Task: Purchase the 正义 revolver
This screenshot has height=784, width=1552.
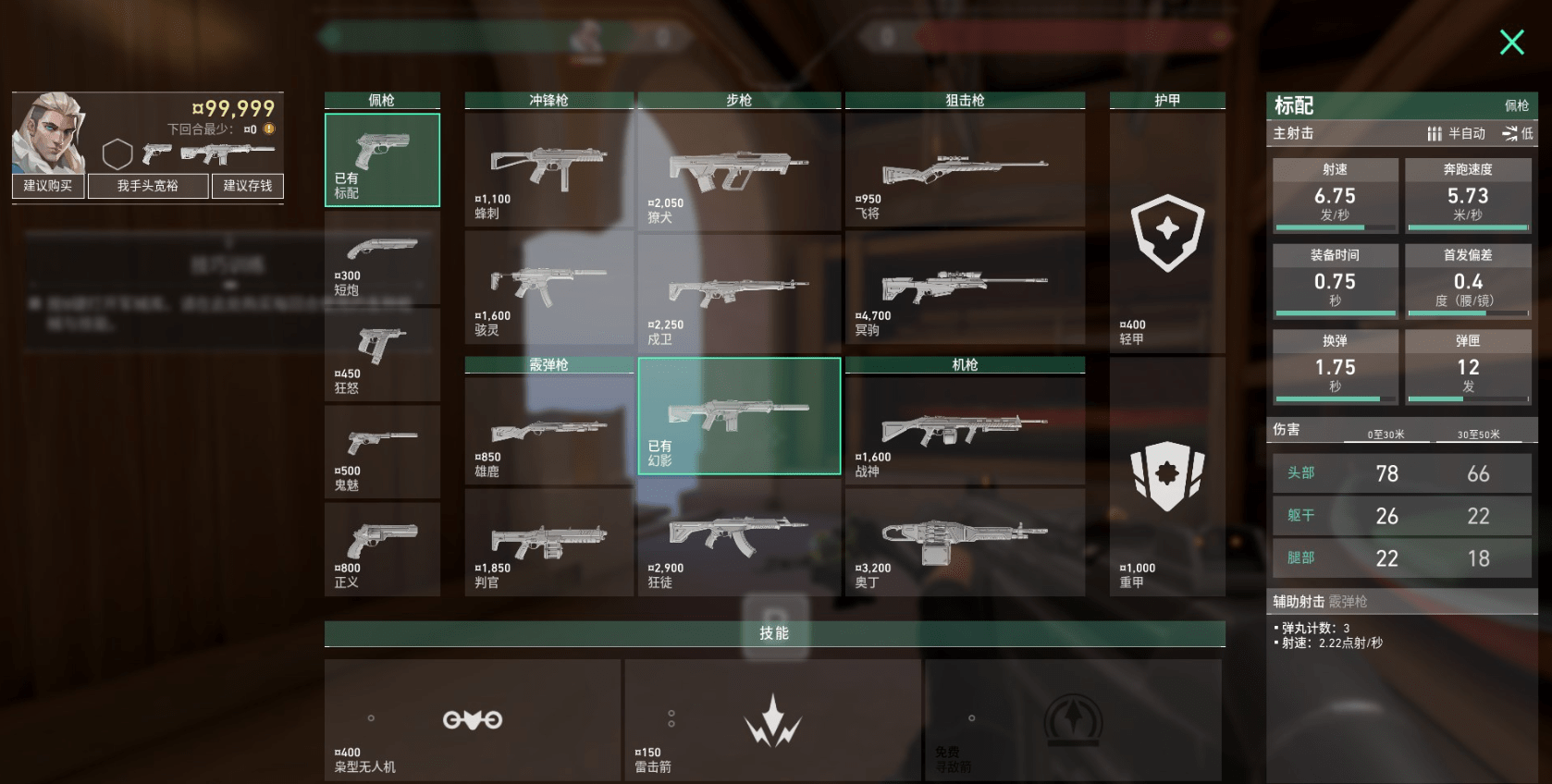Action: pos(382,549)
